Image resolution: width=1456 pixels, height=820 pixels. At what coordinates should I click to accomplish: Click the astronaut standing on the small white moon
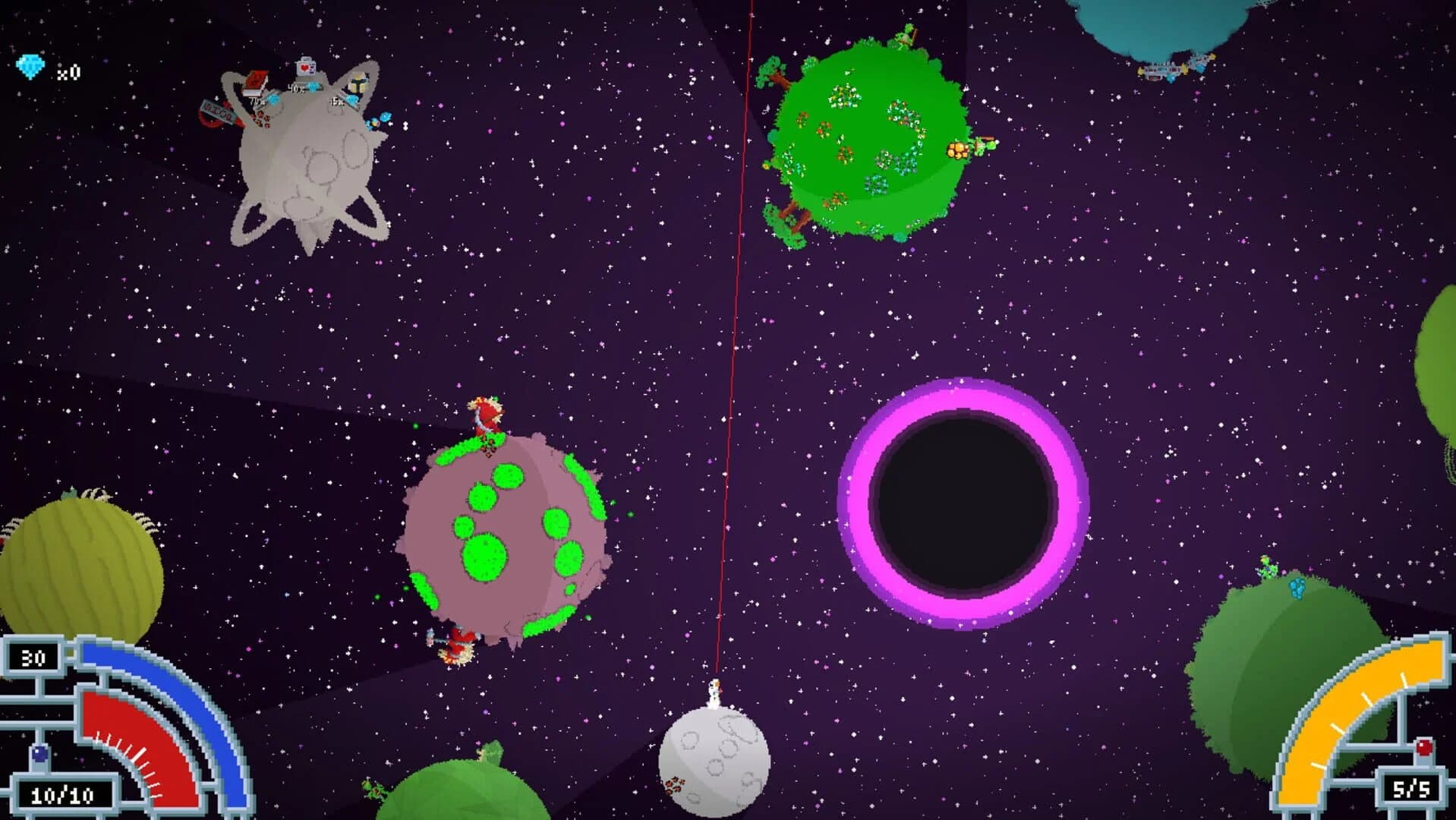tap(714, 689)
